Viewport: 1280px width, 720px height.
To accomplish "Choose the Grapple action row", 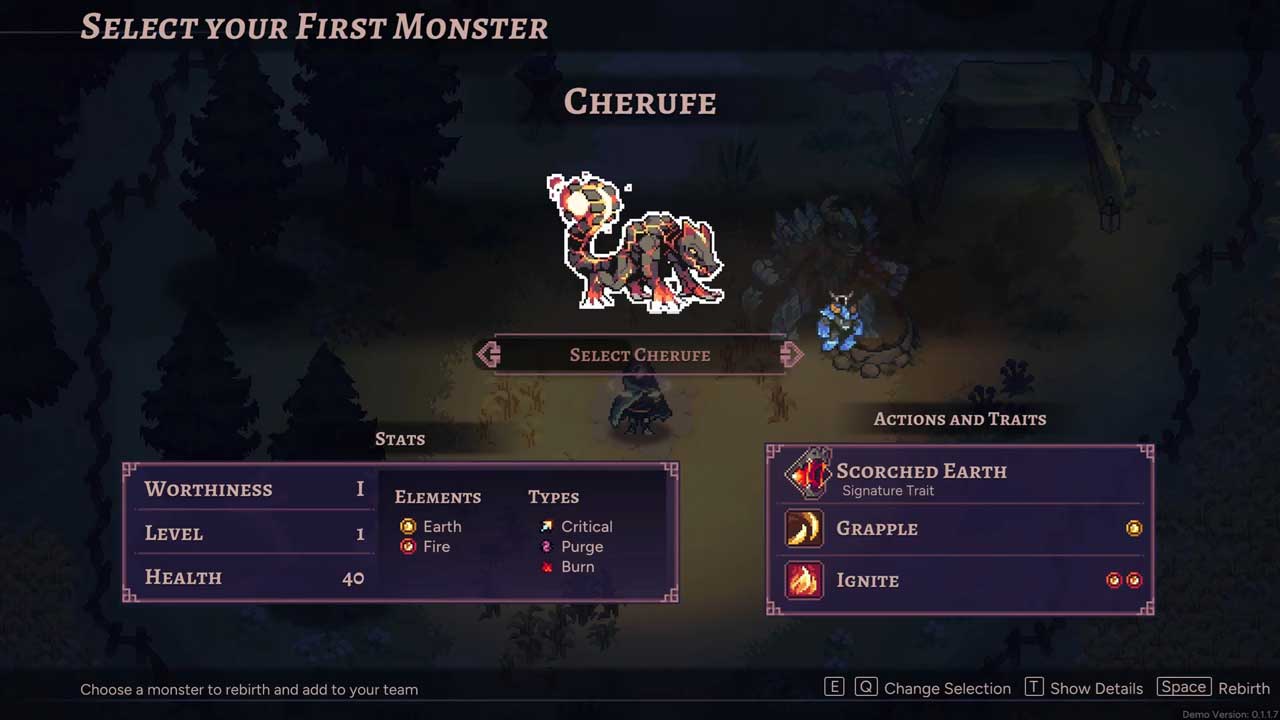I will click(x=960, y=528).
